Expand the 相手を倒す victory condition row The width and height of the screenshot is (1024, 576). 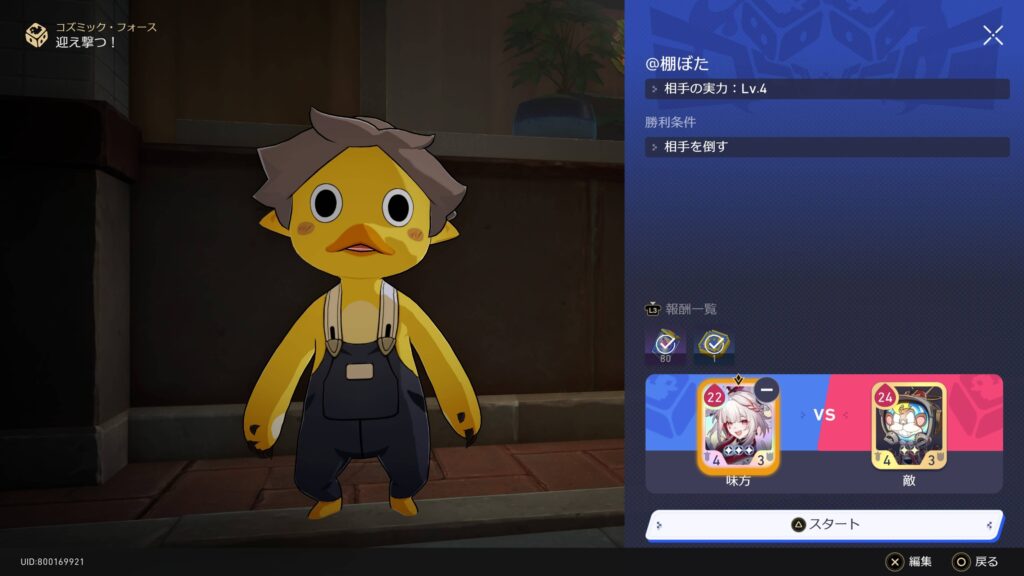pyautogui.click(x=827, y=147)
